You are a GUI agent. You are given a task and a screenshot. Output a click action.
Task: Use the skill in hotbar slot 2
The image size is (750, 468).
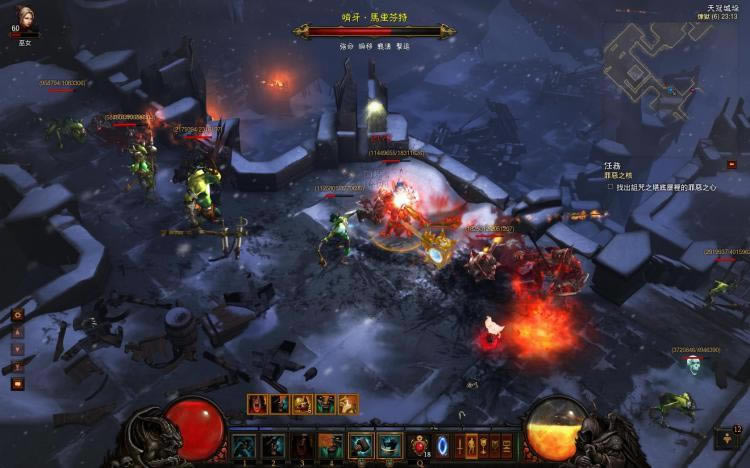[x=273, y=445]
